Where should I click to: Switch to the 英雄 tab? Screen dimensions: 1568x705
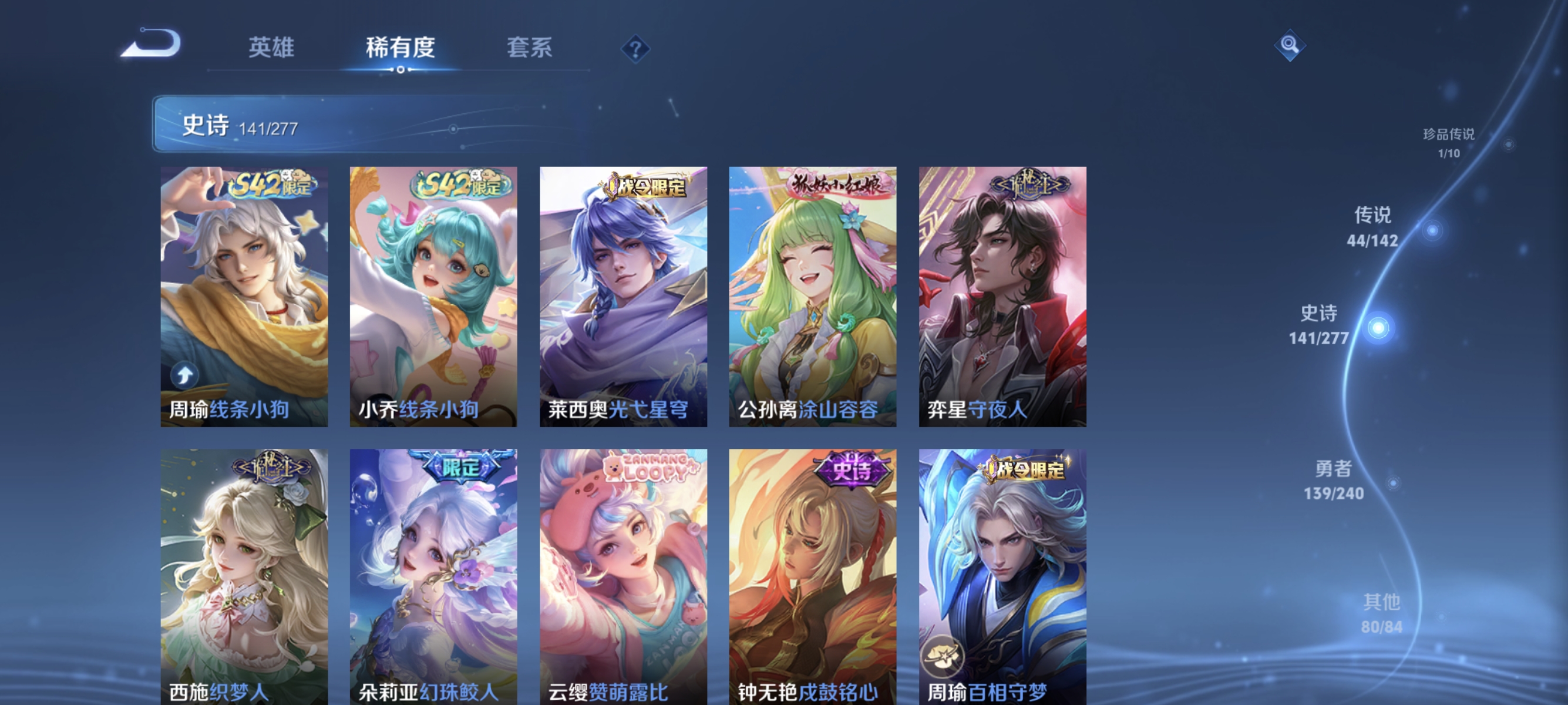tap(270, 48)
